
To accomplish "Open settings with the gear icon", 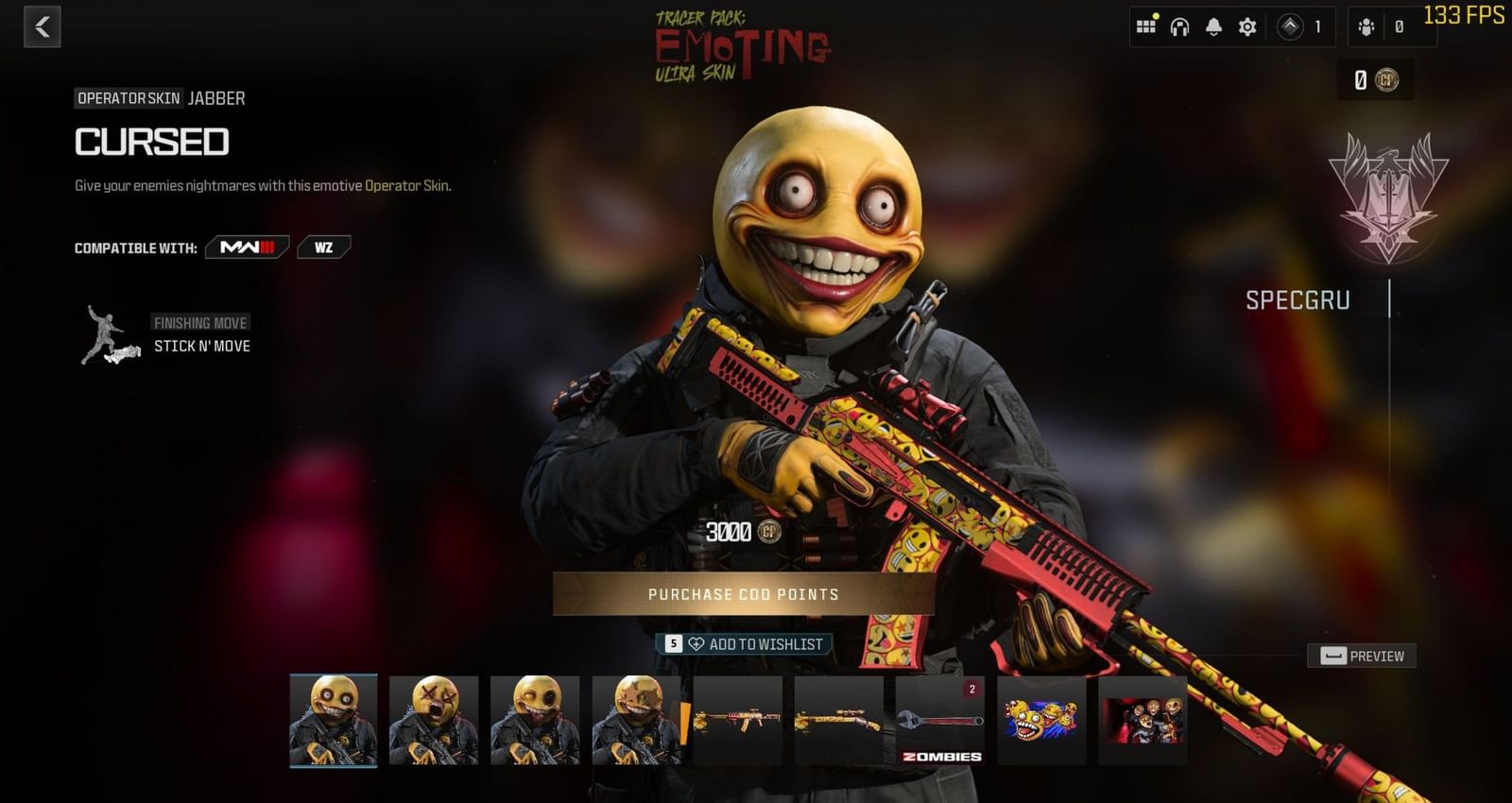I will pos(1247,27).
